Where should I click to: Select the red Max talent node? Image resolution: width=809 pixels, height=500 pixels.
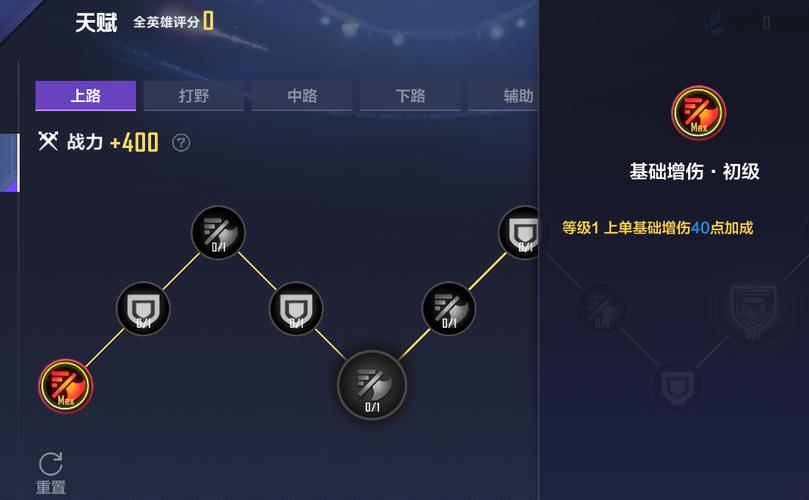(66, 385)
